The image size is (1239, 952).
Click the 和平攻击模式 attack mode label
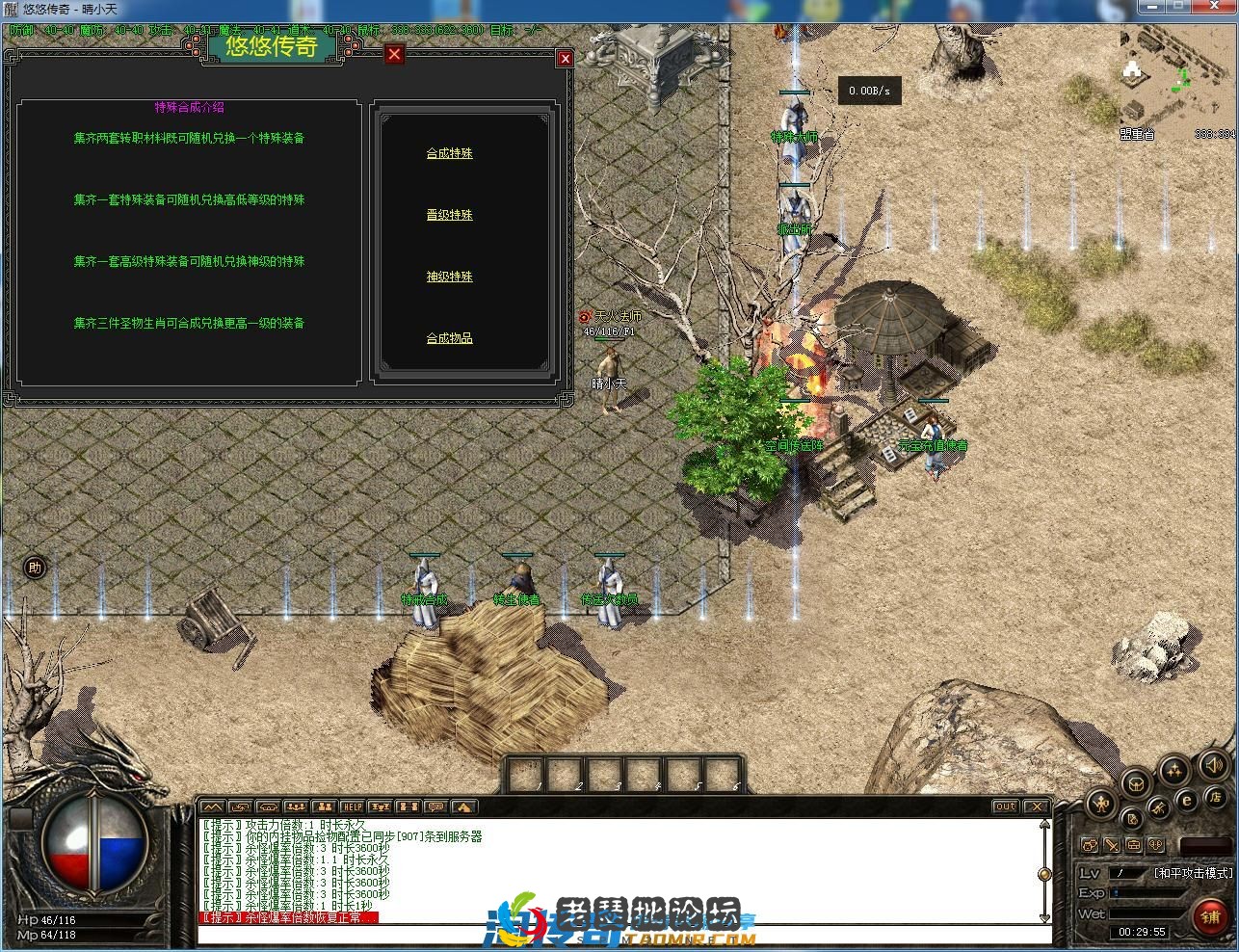(x=1193, y=873)
